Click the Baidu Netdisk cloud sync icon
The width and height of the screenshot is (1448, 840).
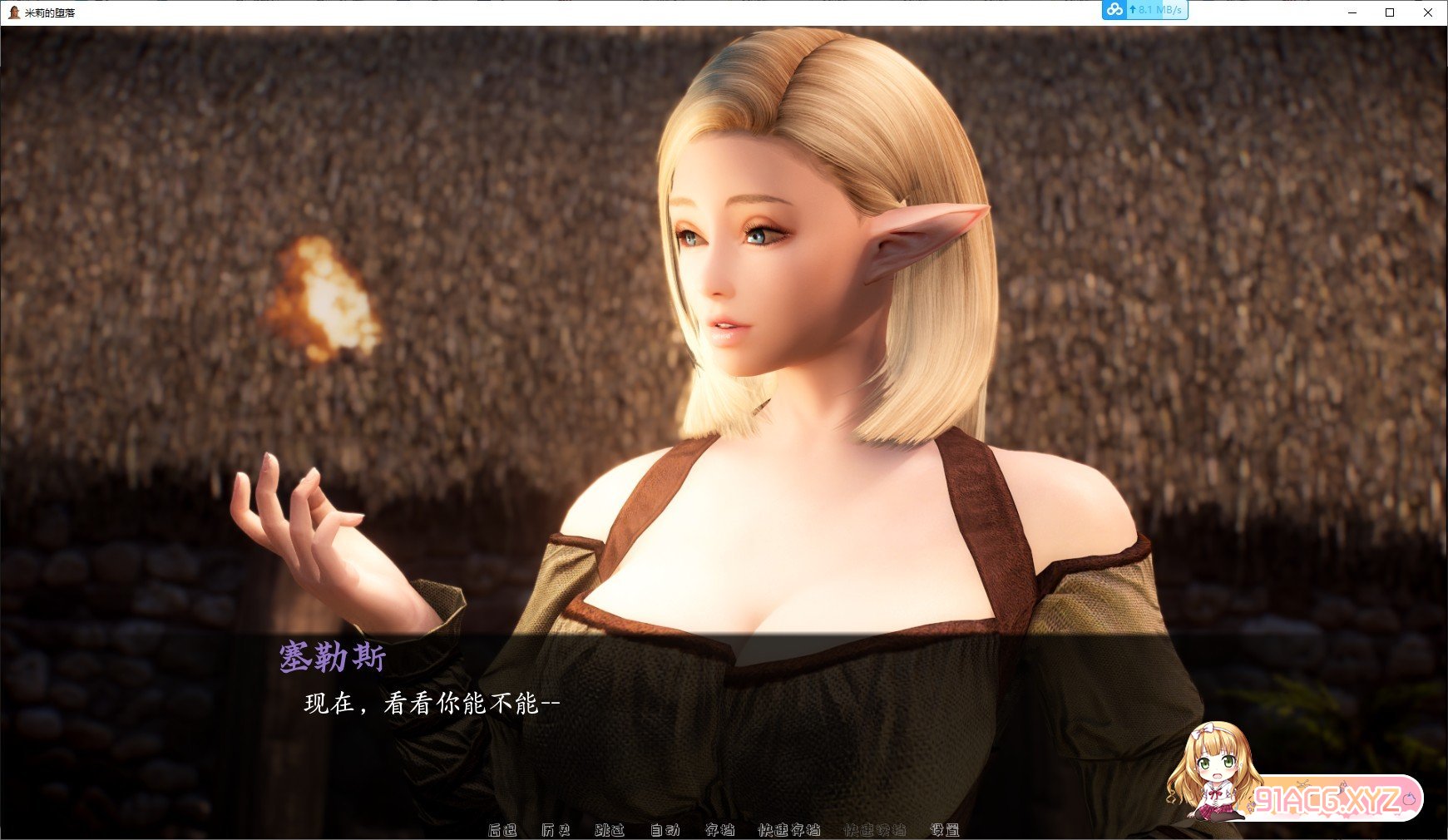tap(1114, 11)
